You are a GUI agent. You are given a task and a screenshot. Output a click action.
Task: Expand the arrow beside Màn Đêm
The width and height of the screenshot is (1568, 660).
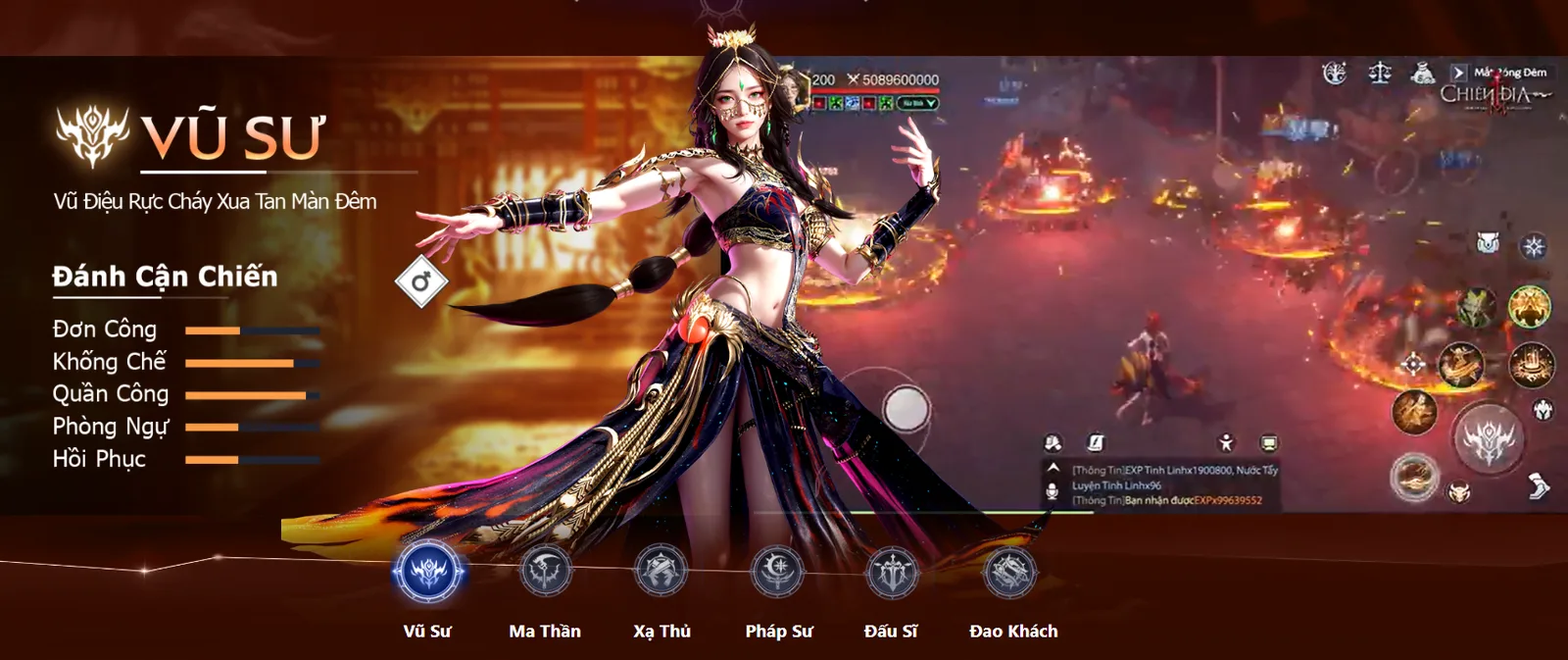1458,73
